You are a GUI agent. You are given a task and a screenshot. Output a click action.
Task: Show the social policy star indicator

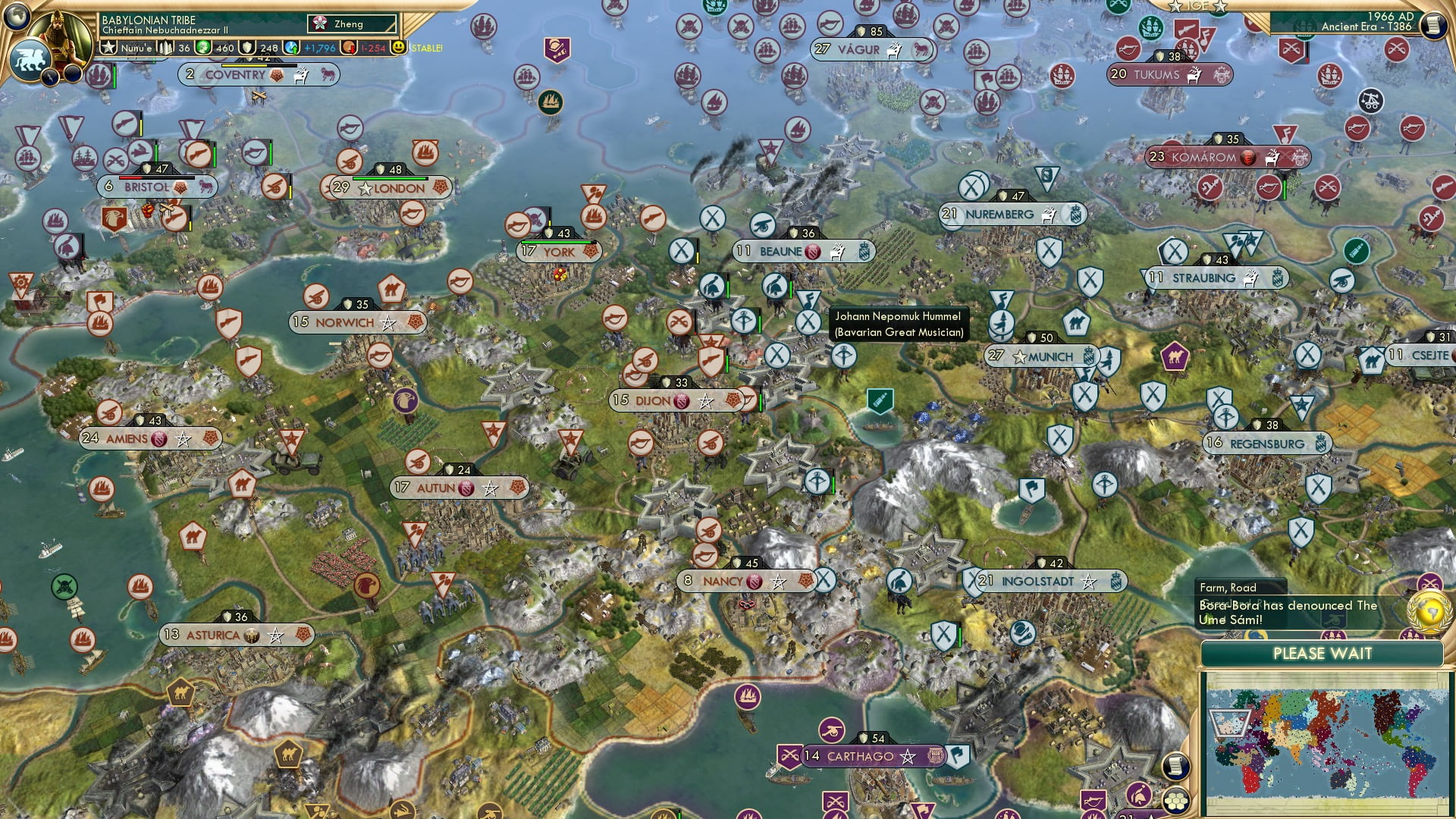coord(109,48)
